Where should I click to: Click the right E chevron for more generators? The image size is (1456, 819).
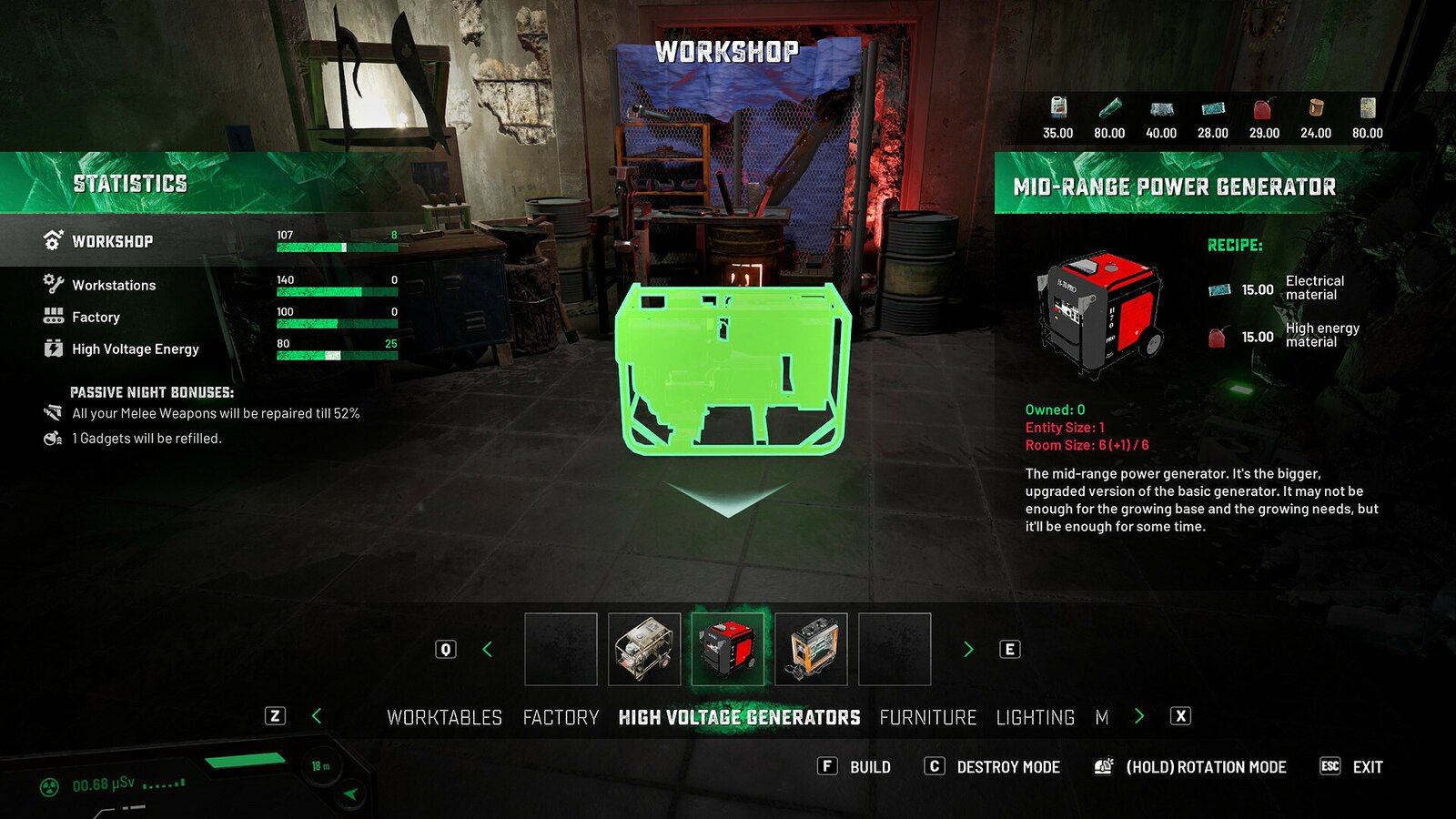pos(967,649)
